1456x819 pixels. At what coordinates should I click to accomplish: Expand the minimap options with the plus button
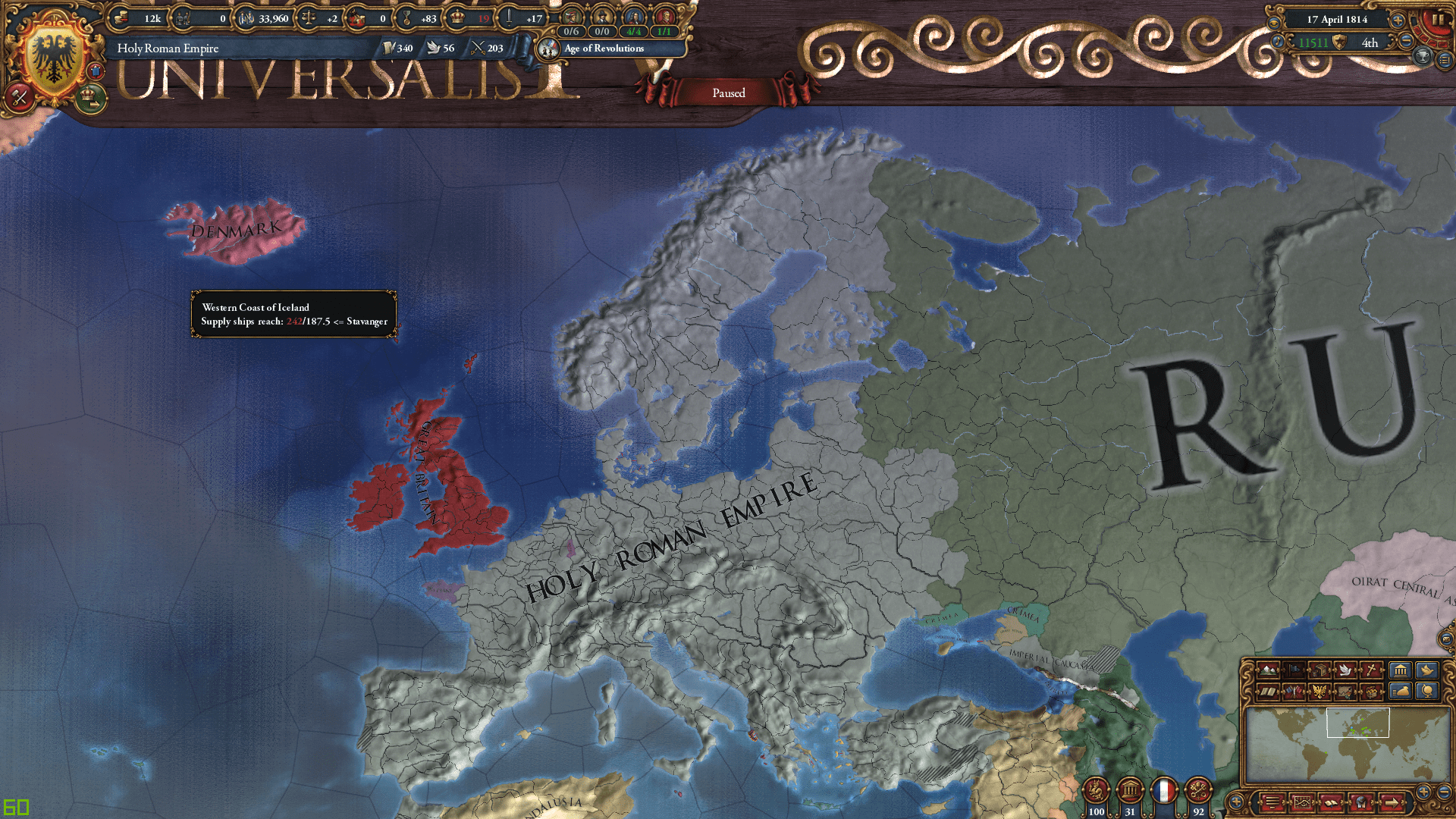pos(1238,802)
